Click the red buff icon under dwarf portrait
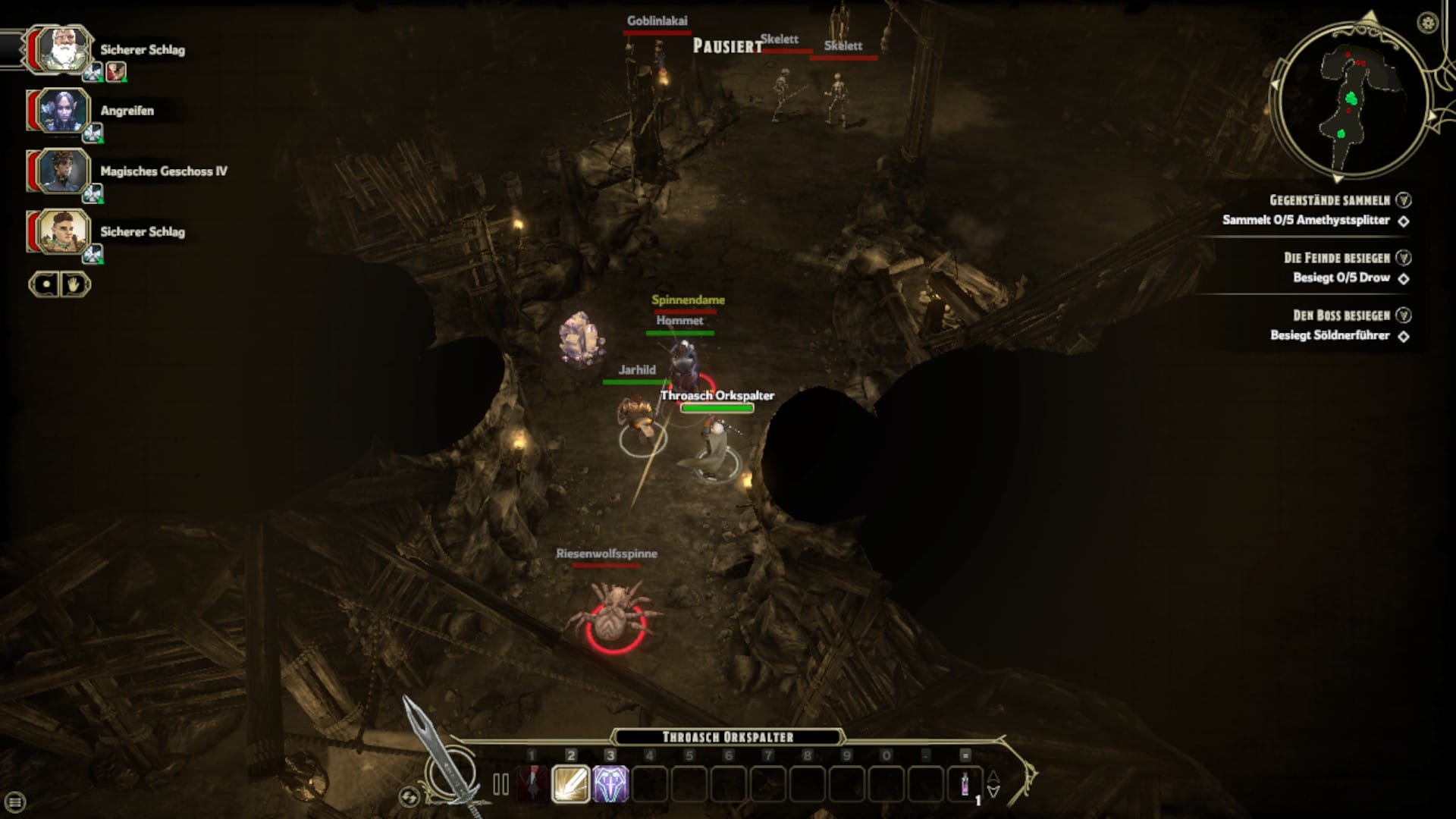Viewport: 1456px width, 819px height. (x=116, y=72)
